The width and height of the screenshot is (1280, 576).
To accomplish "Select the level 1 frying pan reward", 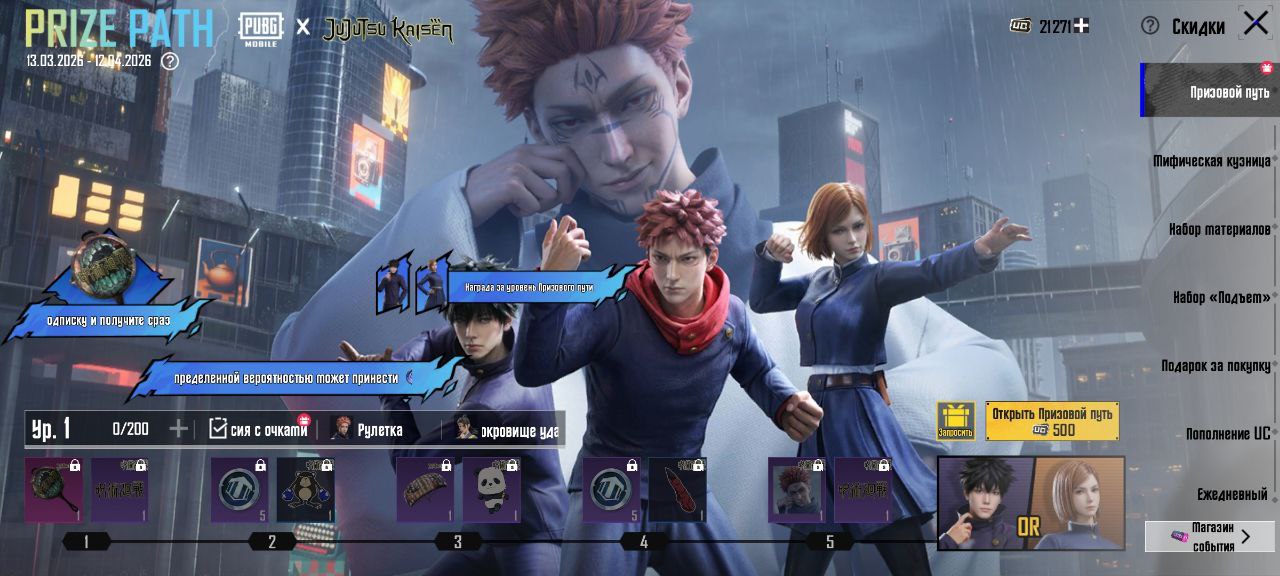I will (x=54, y=489).
